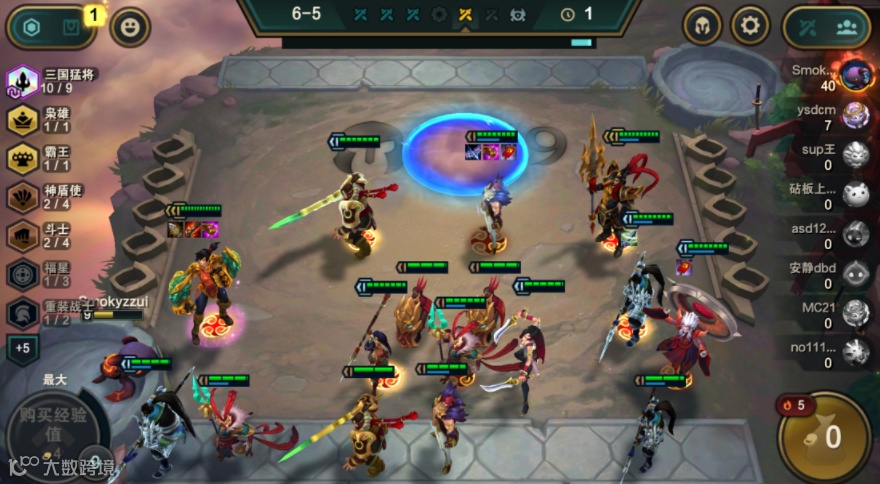Screen dimensions: 880x484
Task: Inspect the 枭雄 trait icon
Action: (x=23, y=120)
